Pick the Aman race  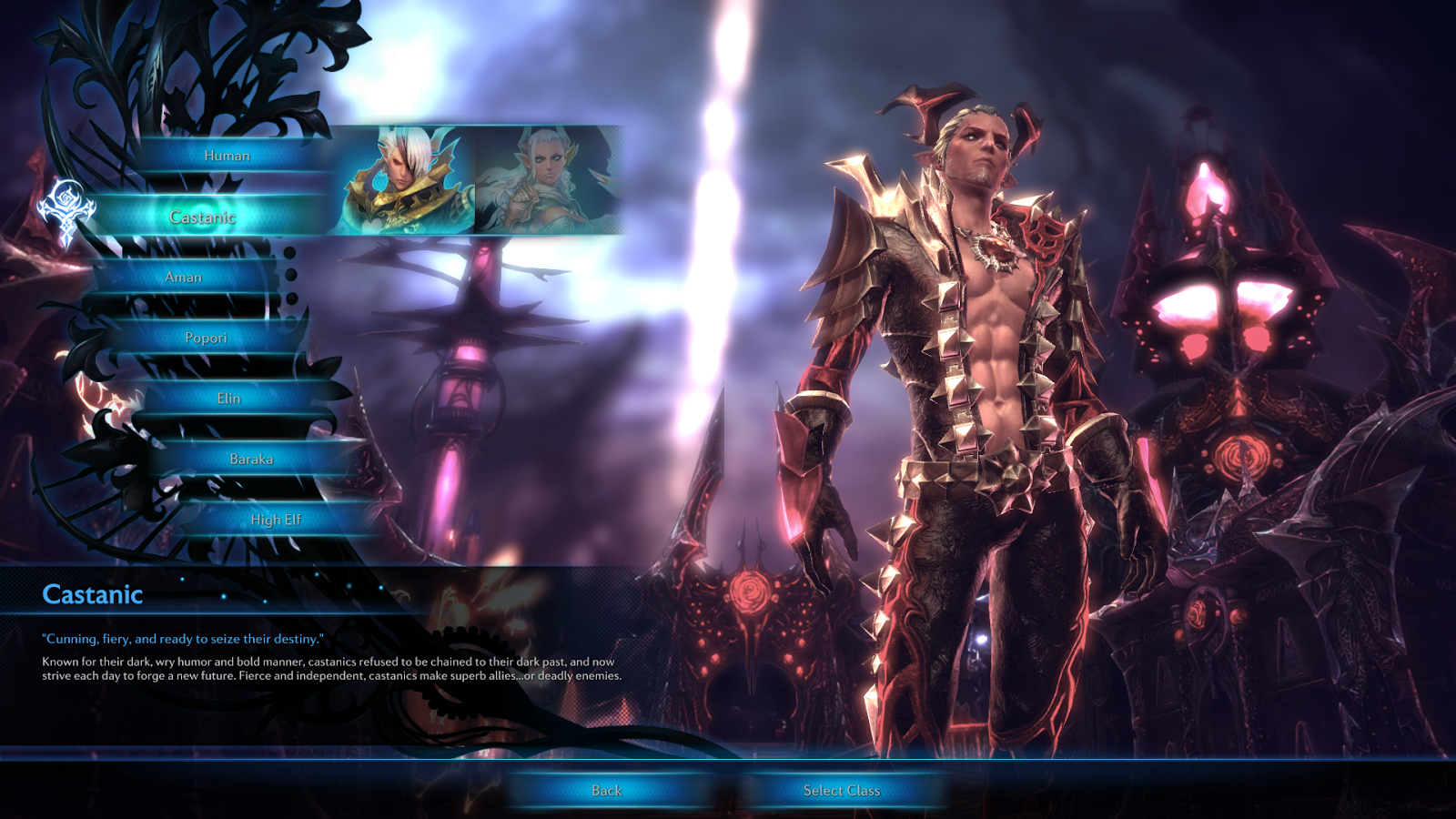(184, 277)
